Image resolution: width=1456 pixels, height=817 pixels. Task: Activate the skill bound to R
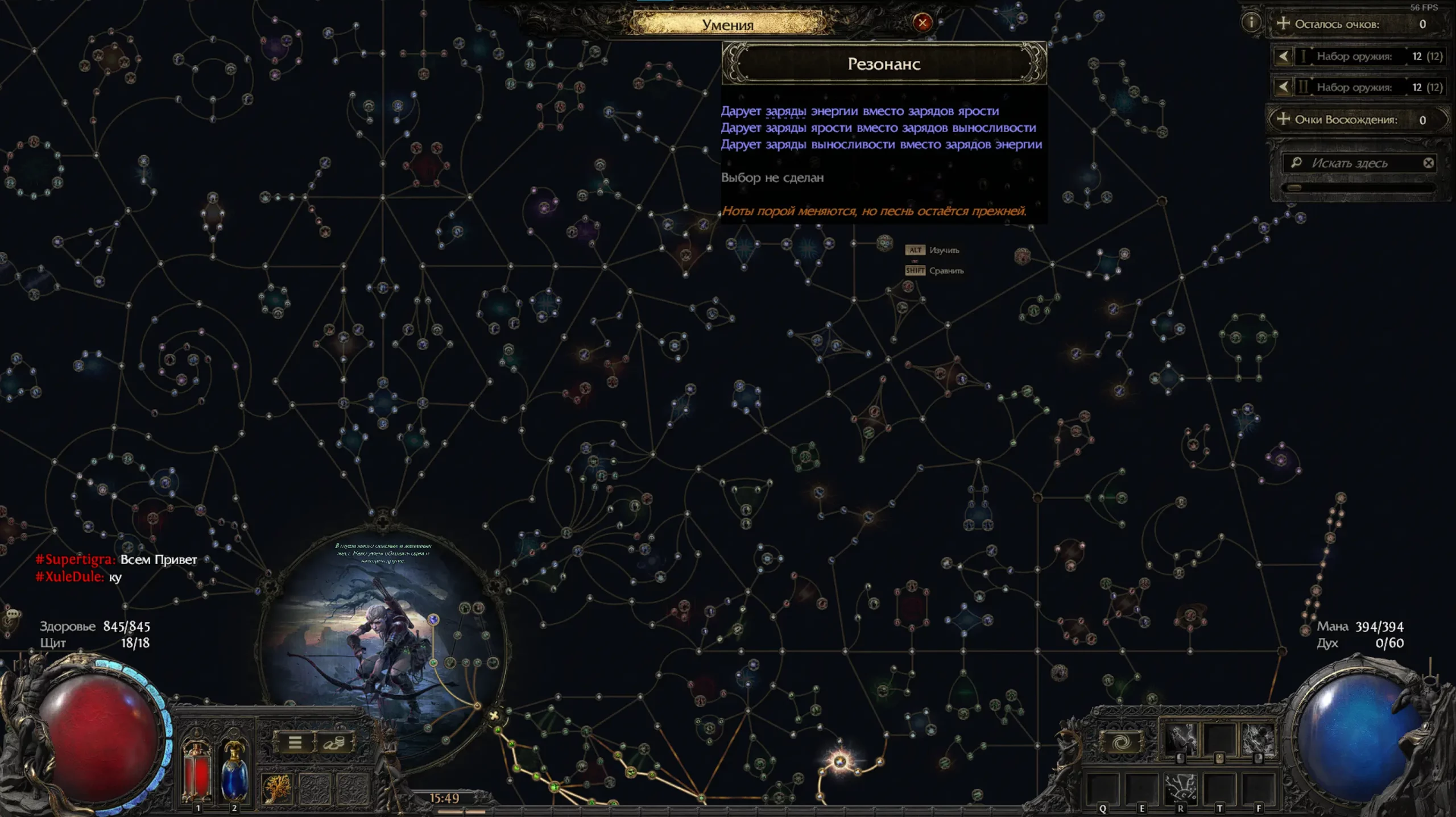coord(1180,788)
